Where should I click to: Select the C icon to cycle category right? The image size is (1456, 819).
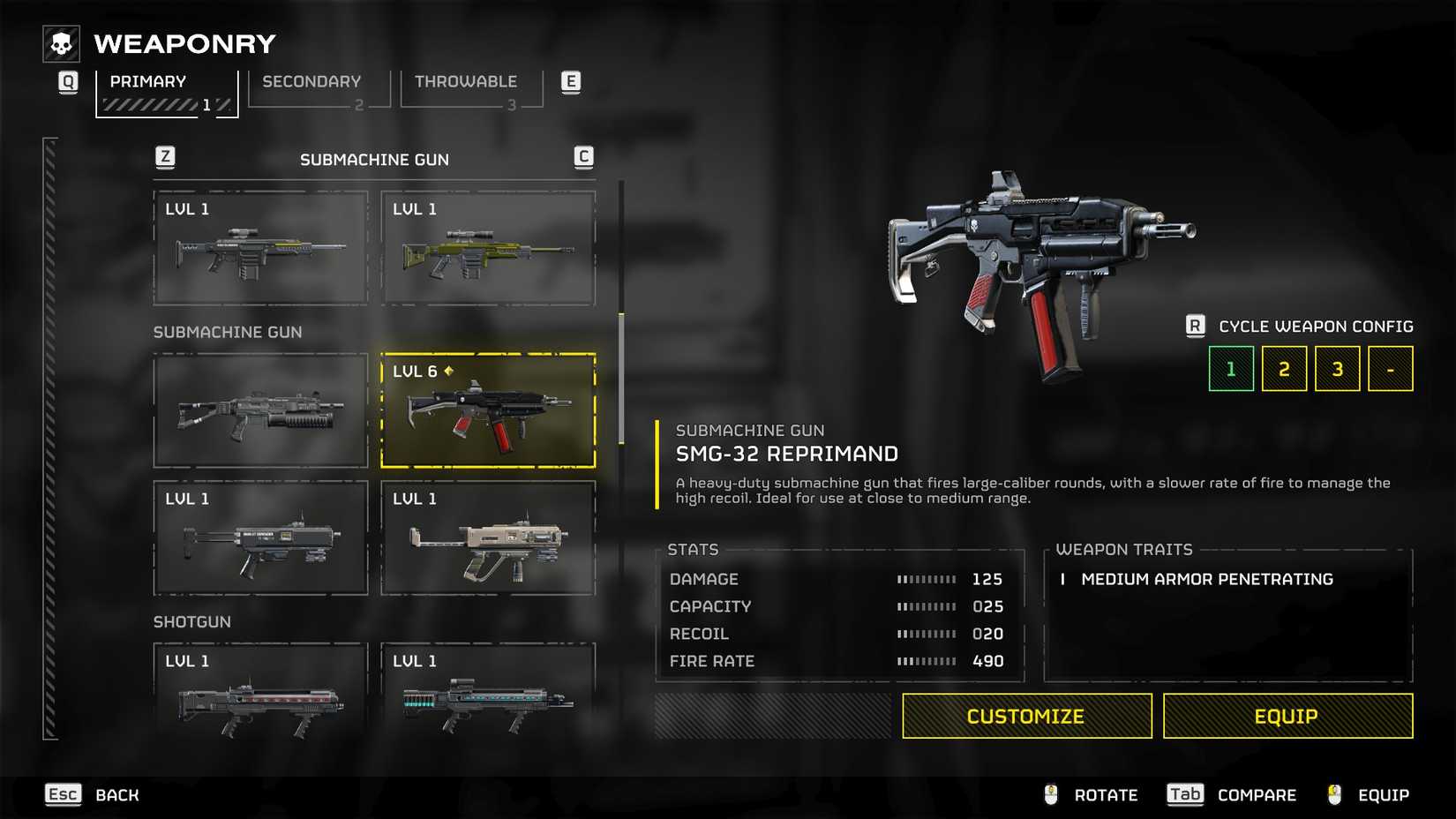coord(582,157)
